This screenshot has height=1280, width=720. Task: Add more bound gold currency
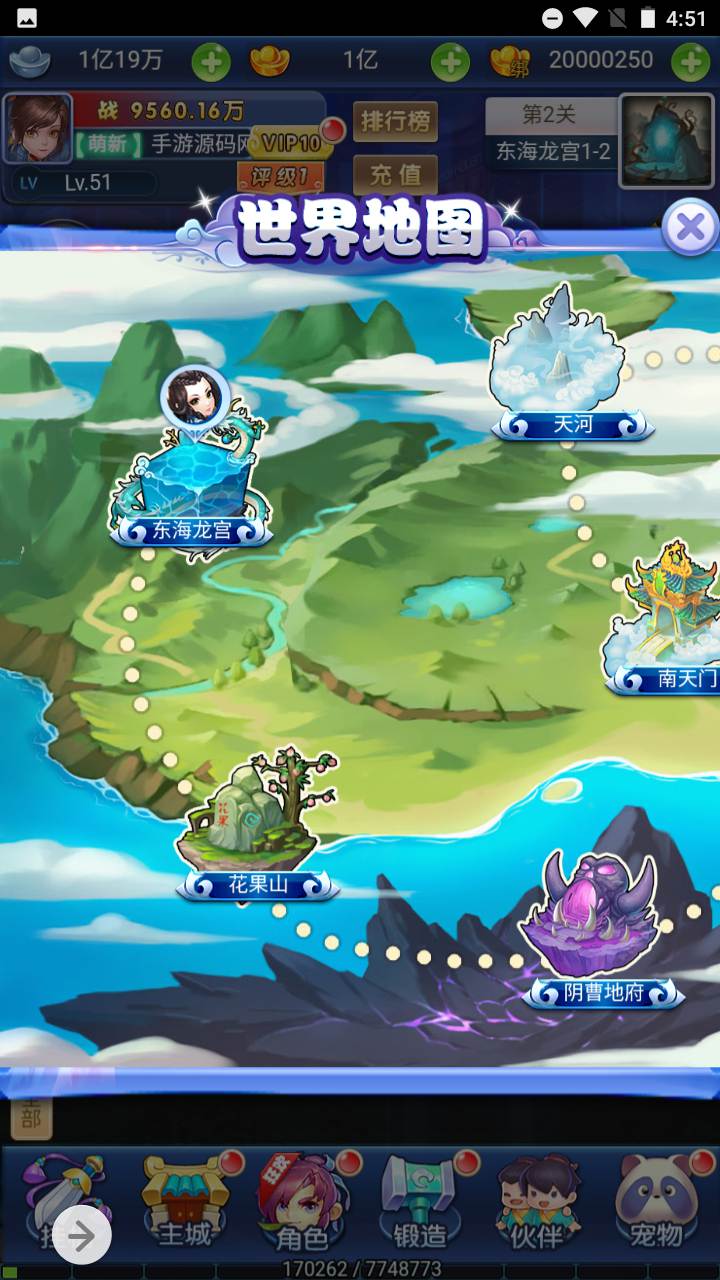point(690,63)
